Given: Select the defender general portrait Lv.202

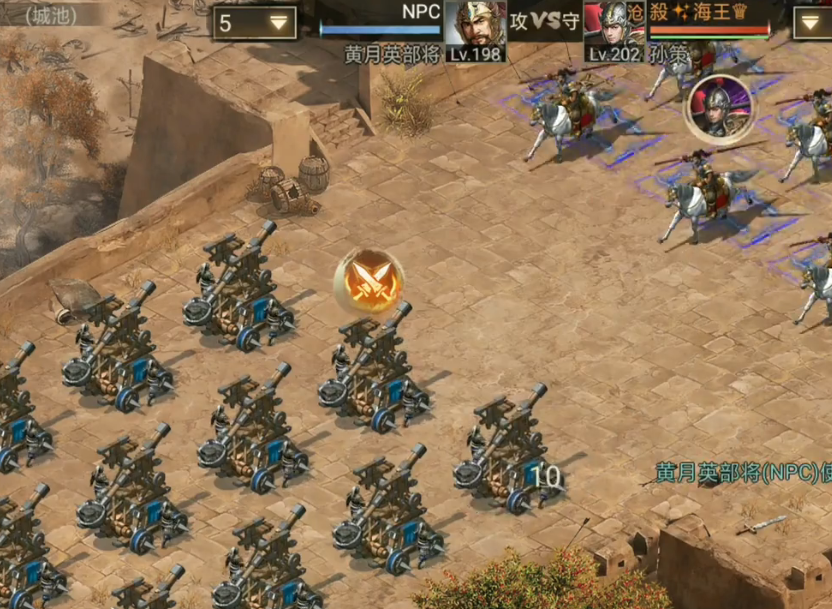Looking at the screenshot, I should pyautogui.click(x=614, y=27).
